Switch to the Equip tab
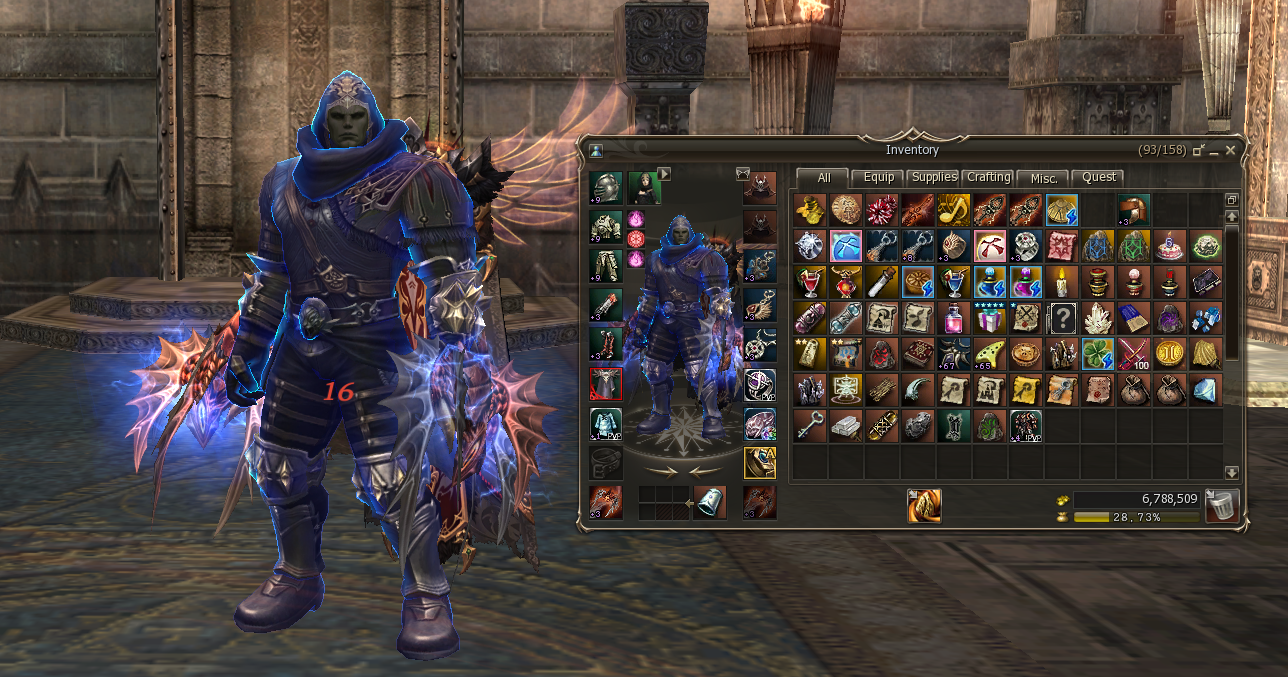This screenshot has width=1288, height=677. click(879, 177)
